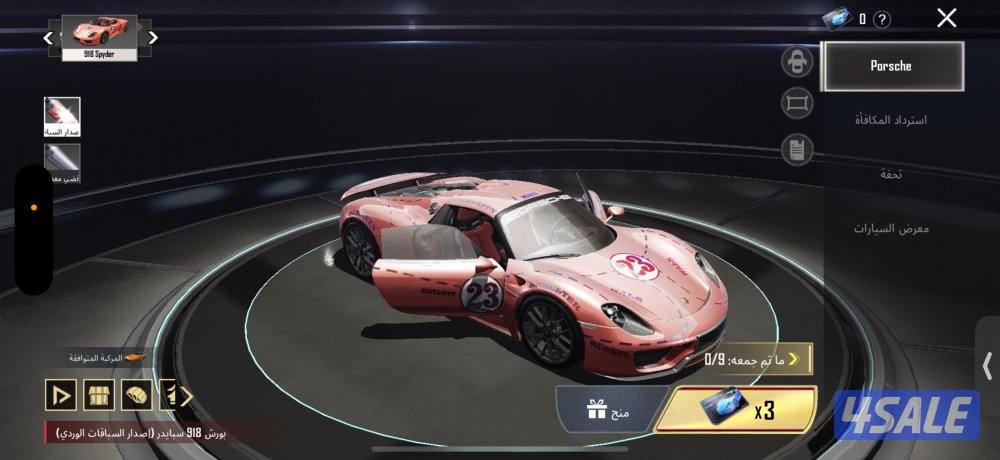Select the 918 Spyder thumbnail
This screenshot has height=460, width=1000.
pos(100,37)
